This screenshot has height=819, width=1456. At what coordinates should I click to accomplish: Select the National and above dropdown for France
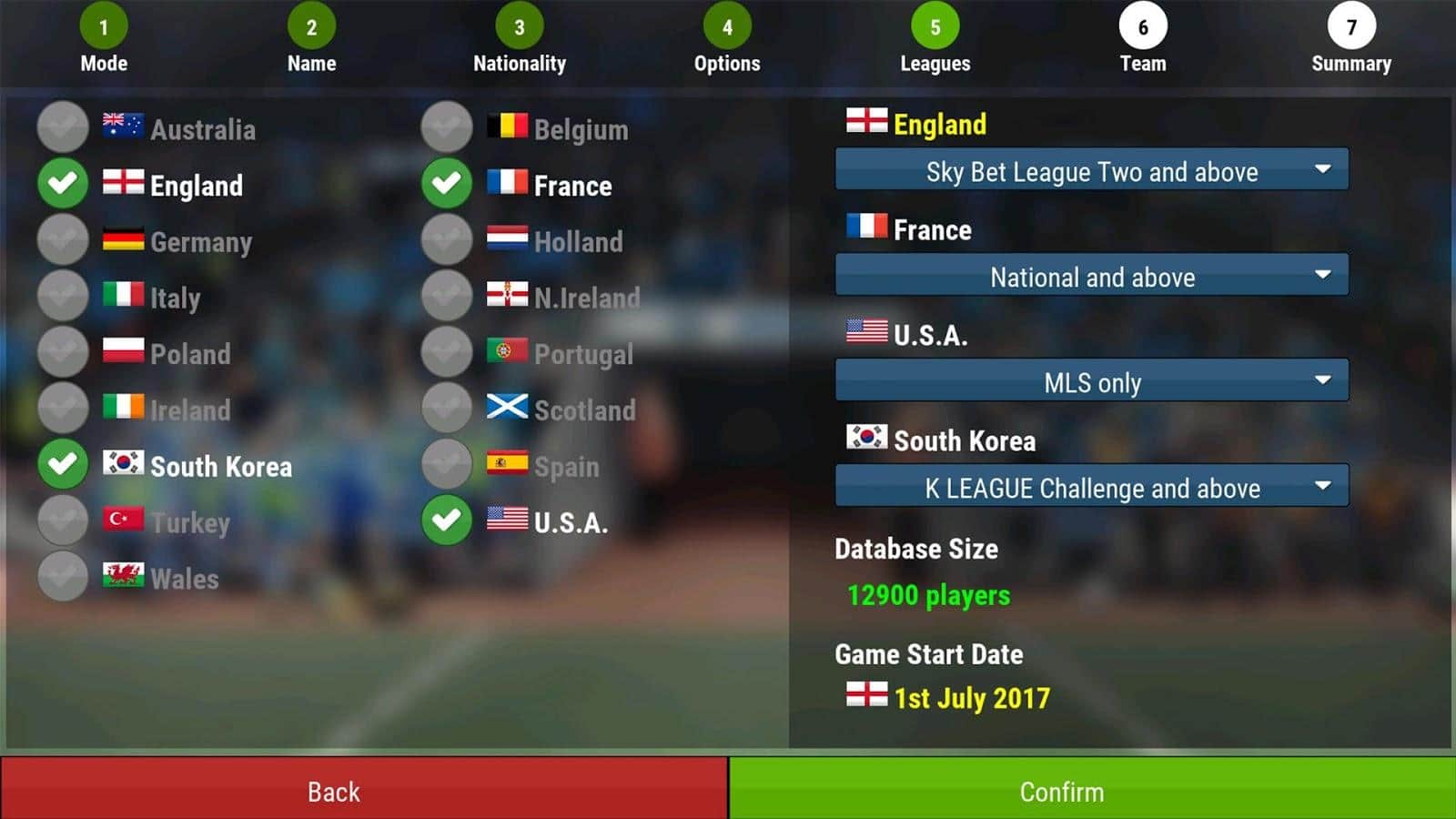[1090, 277]
